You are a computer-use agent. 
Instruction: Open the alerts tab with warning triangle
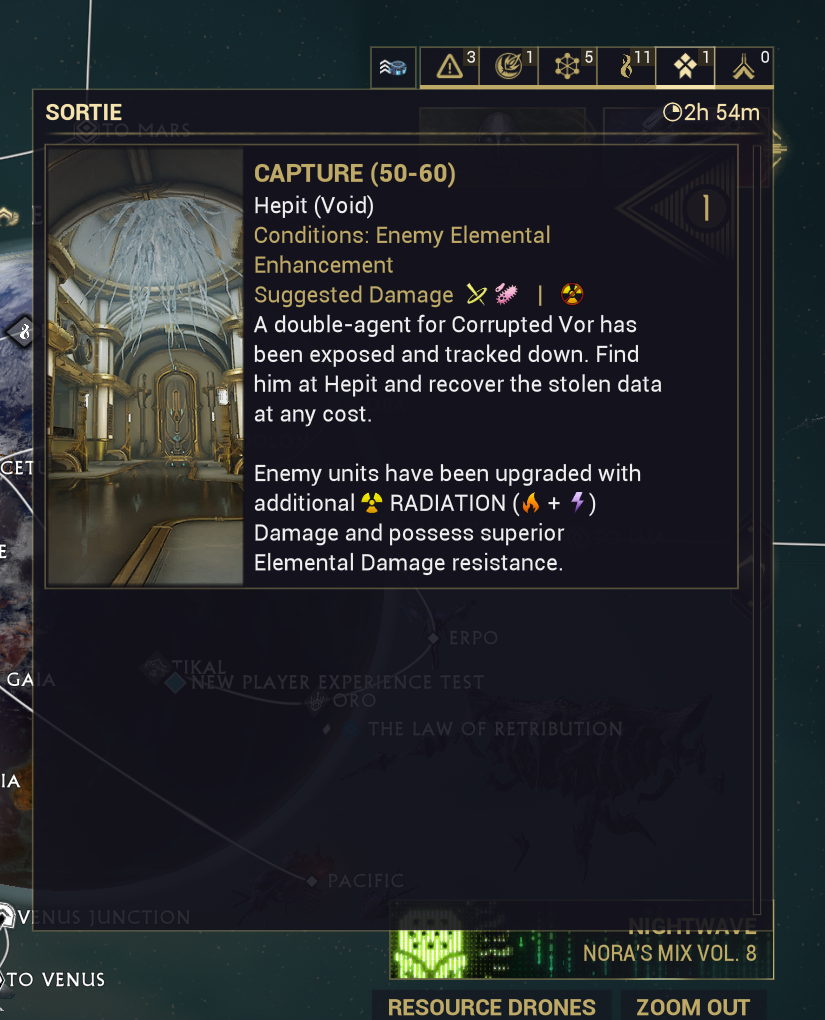(x=450, y=67)
